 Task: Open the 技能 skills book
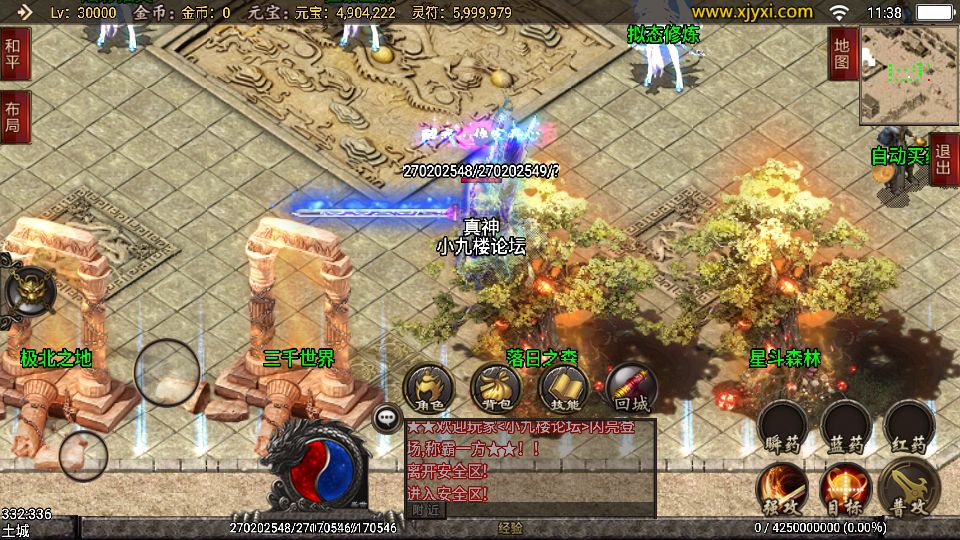[563, 388]
